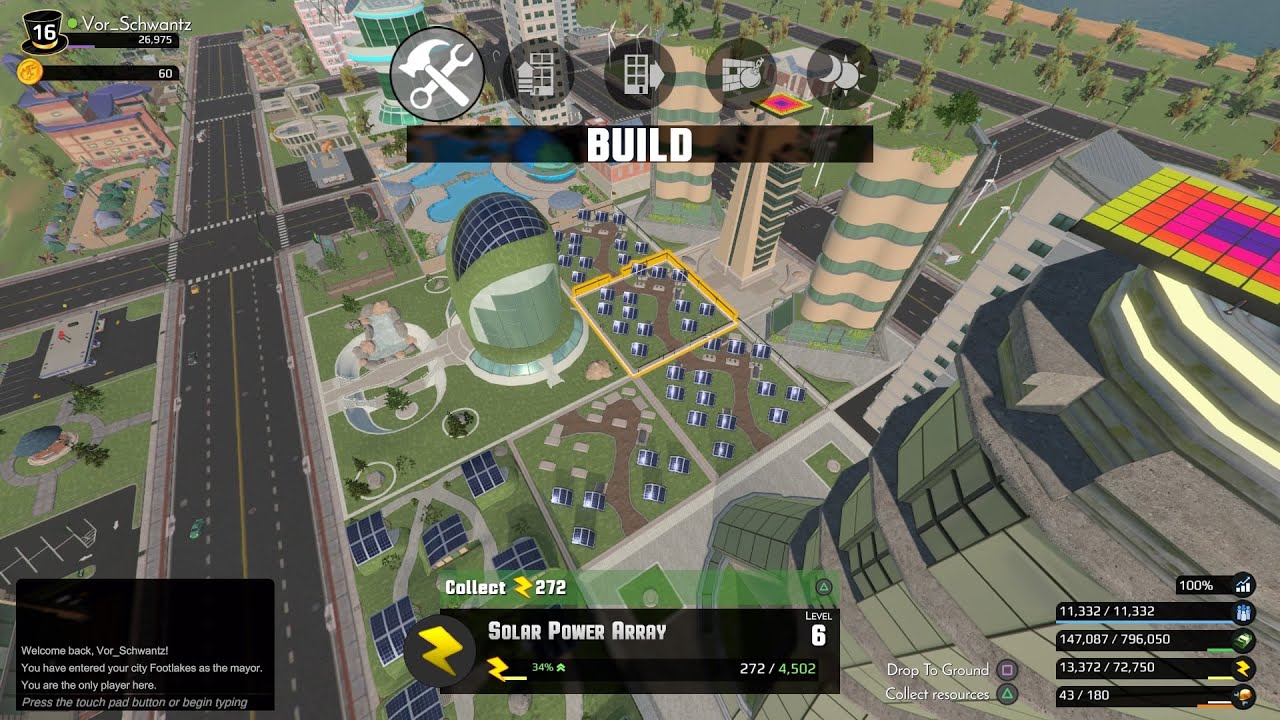Select the yellow energy bolt resource icon
1280x720 pixels.
[x=1244, y=668]
